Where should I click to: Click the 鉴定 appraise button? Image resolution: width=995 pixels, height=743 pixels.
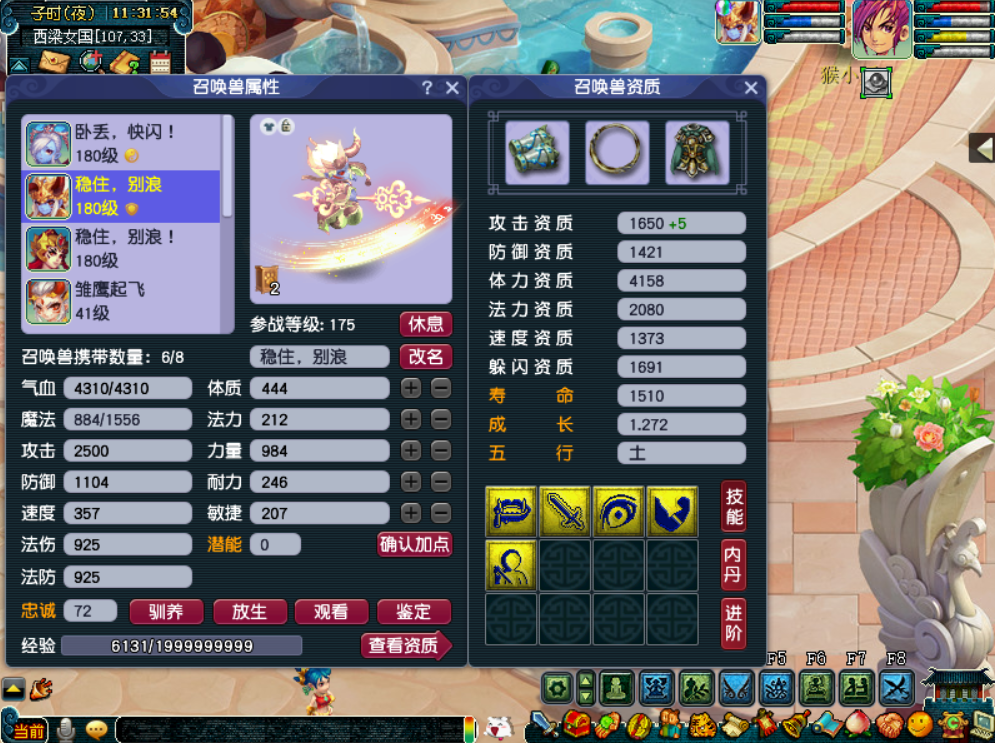pyautogui.click(x=413, y=612)
